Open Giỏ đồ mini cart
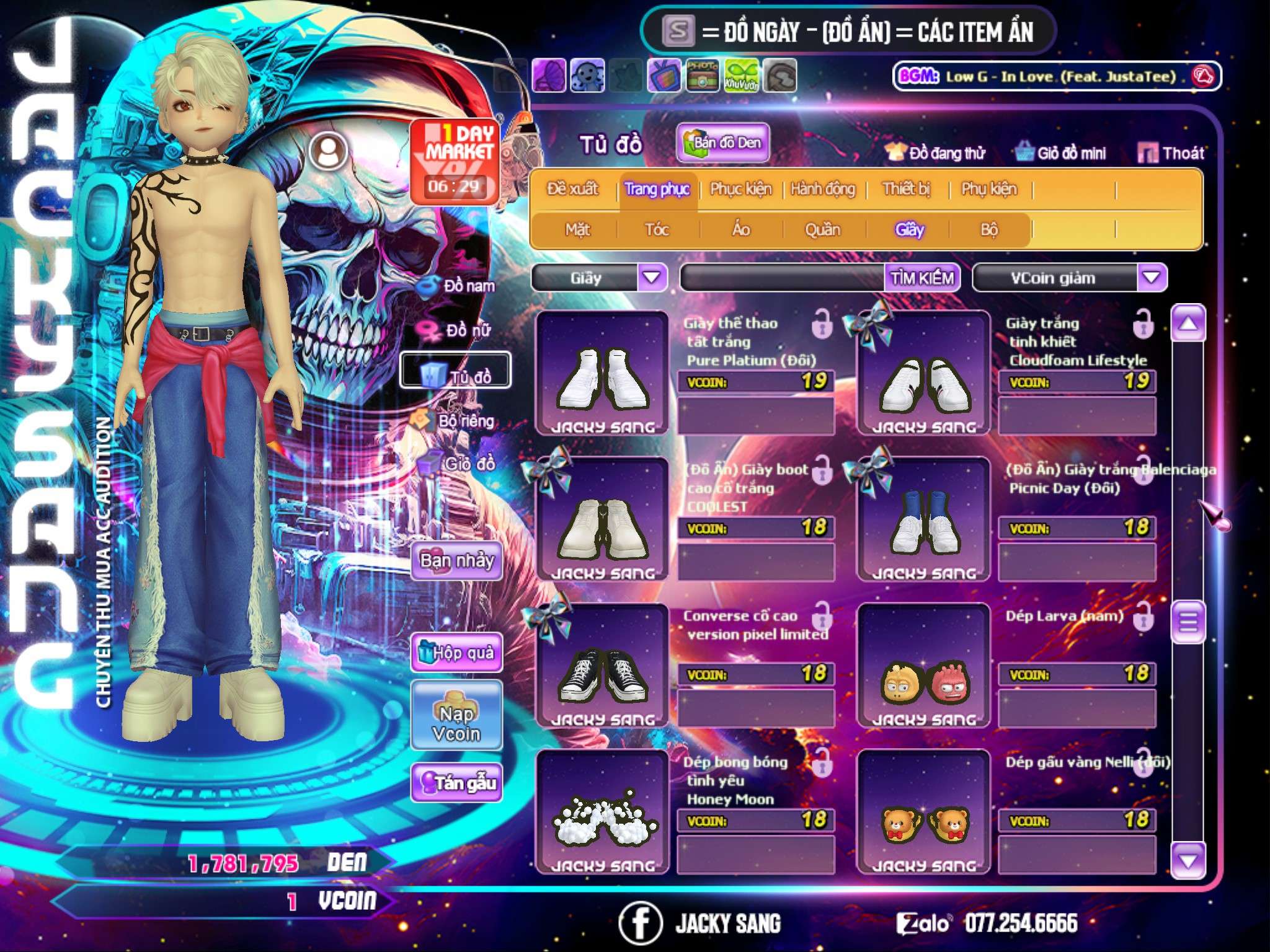Image resolution: width=1270 pixels, height=952 pixels. [1061, 153]
